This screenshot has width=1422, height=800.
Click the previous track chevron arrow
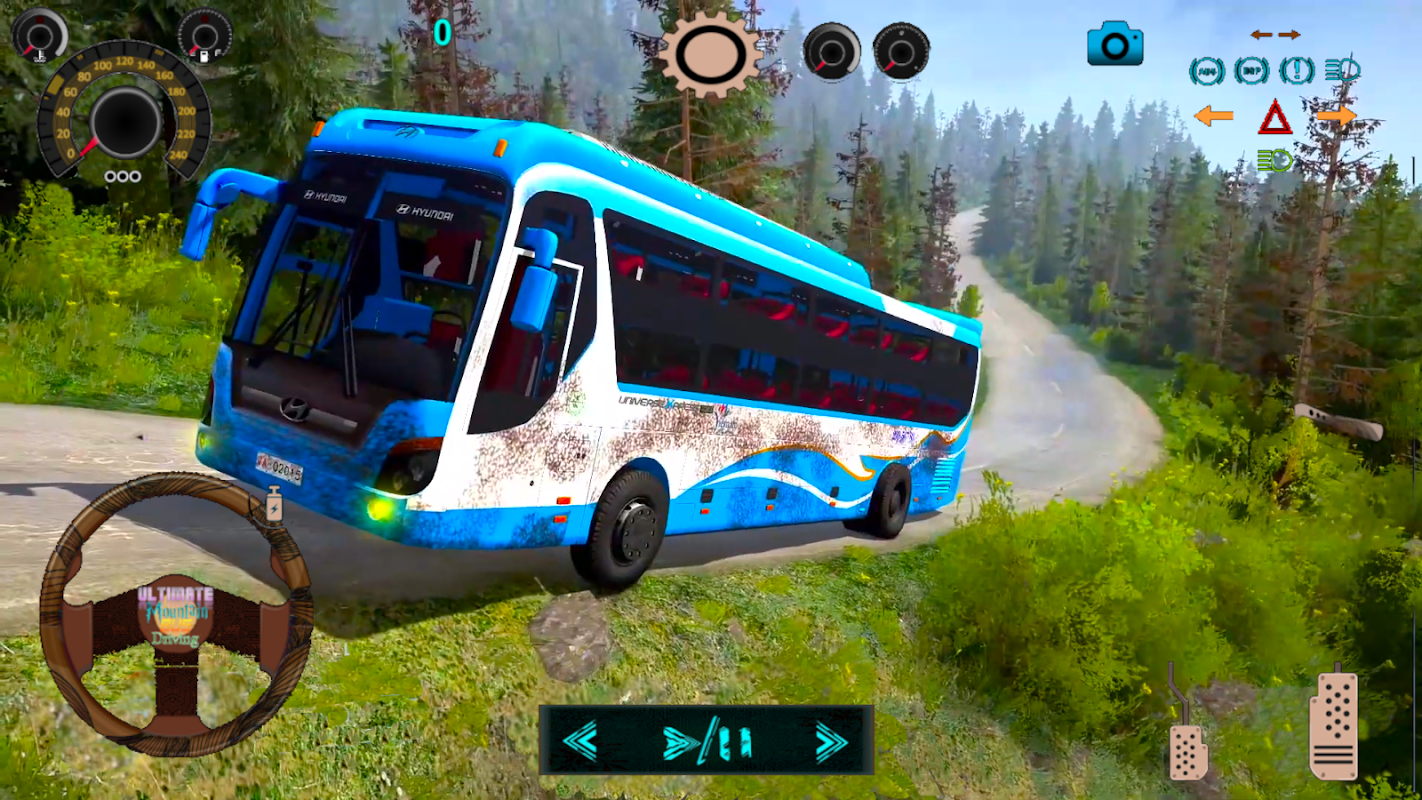[x=580, y=741]
